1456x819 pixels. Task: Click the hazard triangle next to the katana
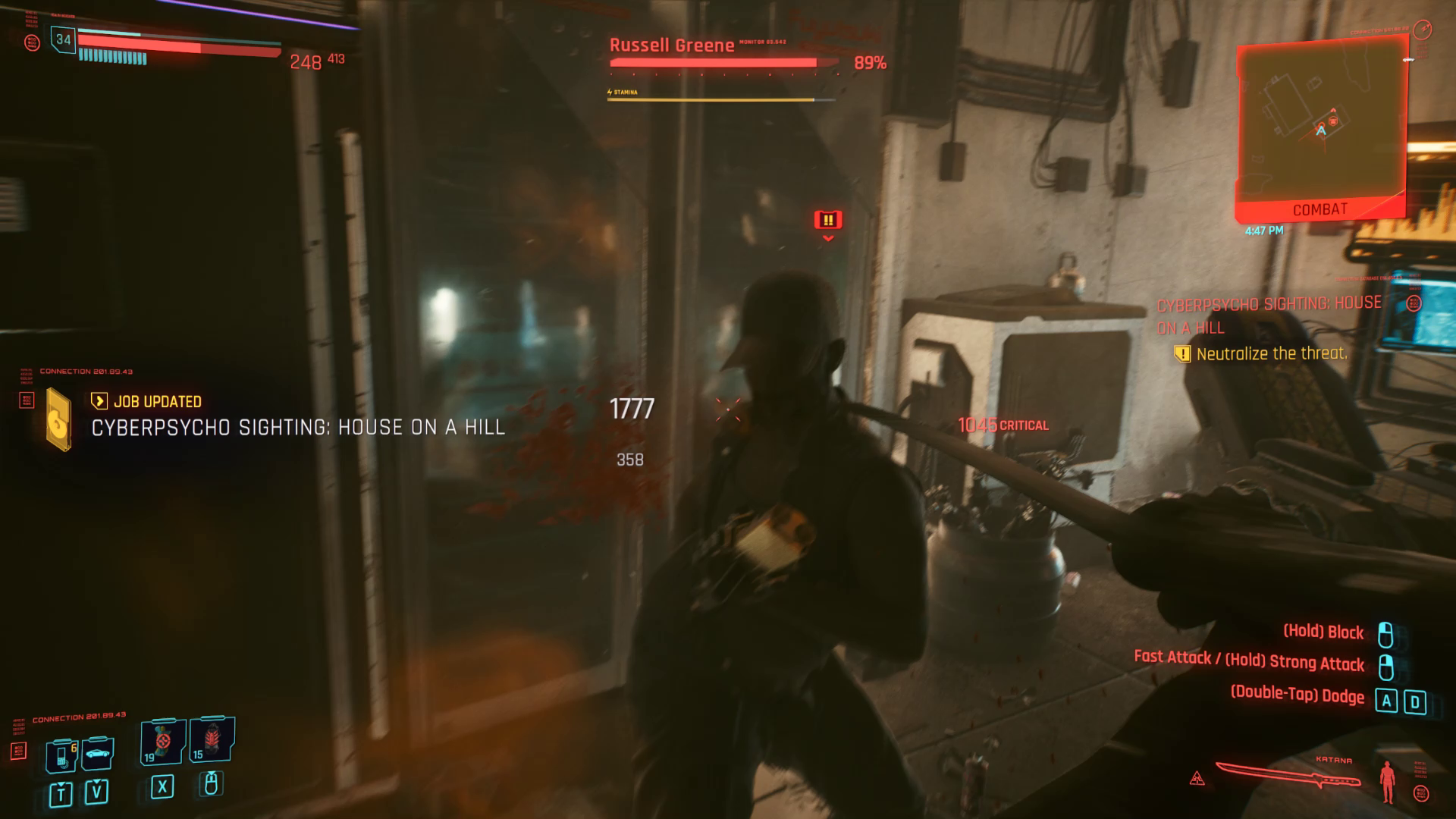pyautogui.click(x=1197, y=777)
